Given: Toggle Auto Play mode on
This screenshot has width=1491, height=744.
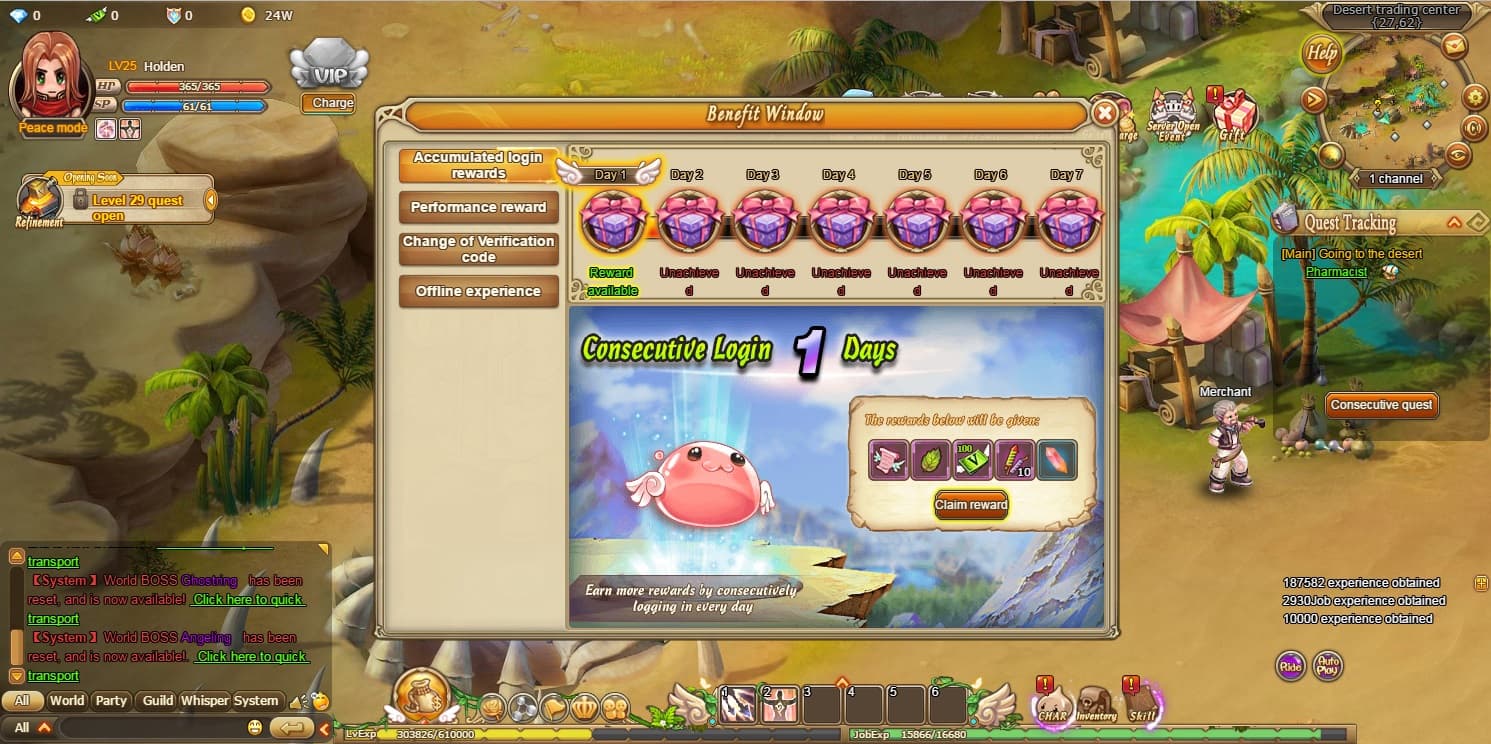Looking at the screenshot, I should (1329, 666).
